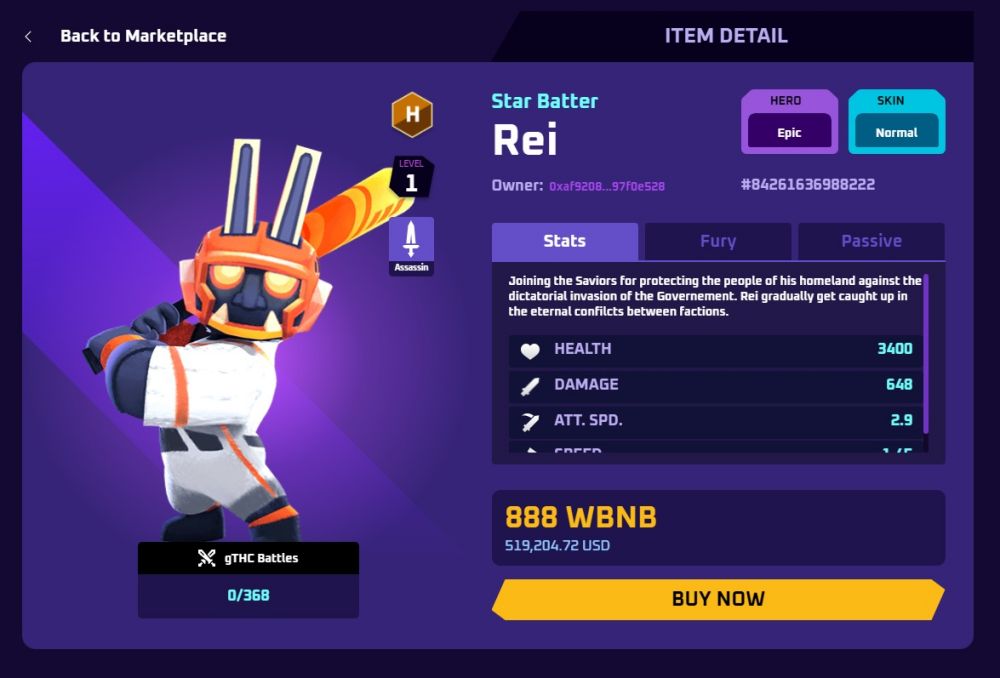Click the hexagonal H badge icon
The width and height of the screenshot is (1000, 678).
tap(411, 115)
